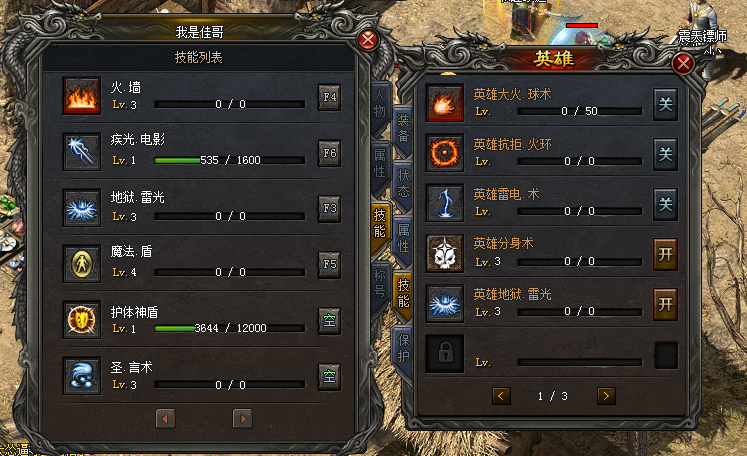Close the 我是佳哥 skill list panel
747x456 pixels.
click(368, 41)
